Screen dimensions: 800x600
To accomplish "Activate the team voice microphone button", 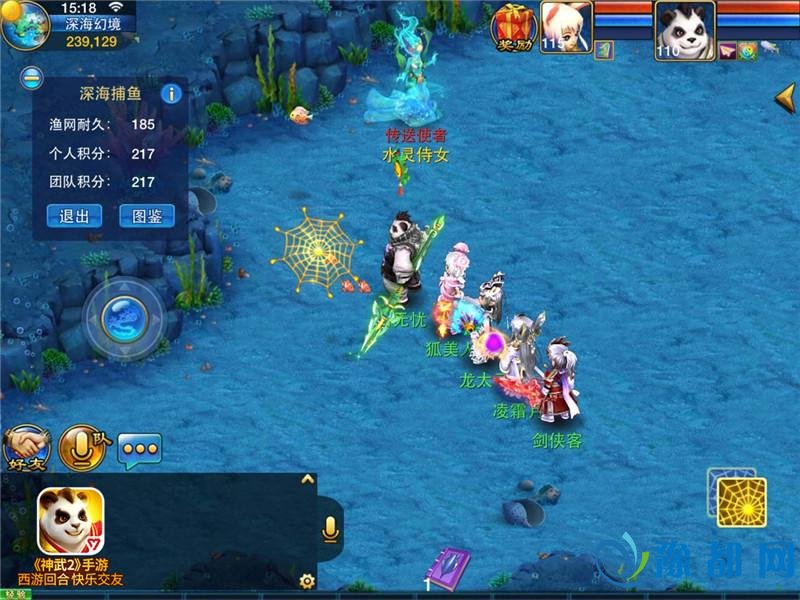I will tap(83, 449).
